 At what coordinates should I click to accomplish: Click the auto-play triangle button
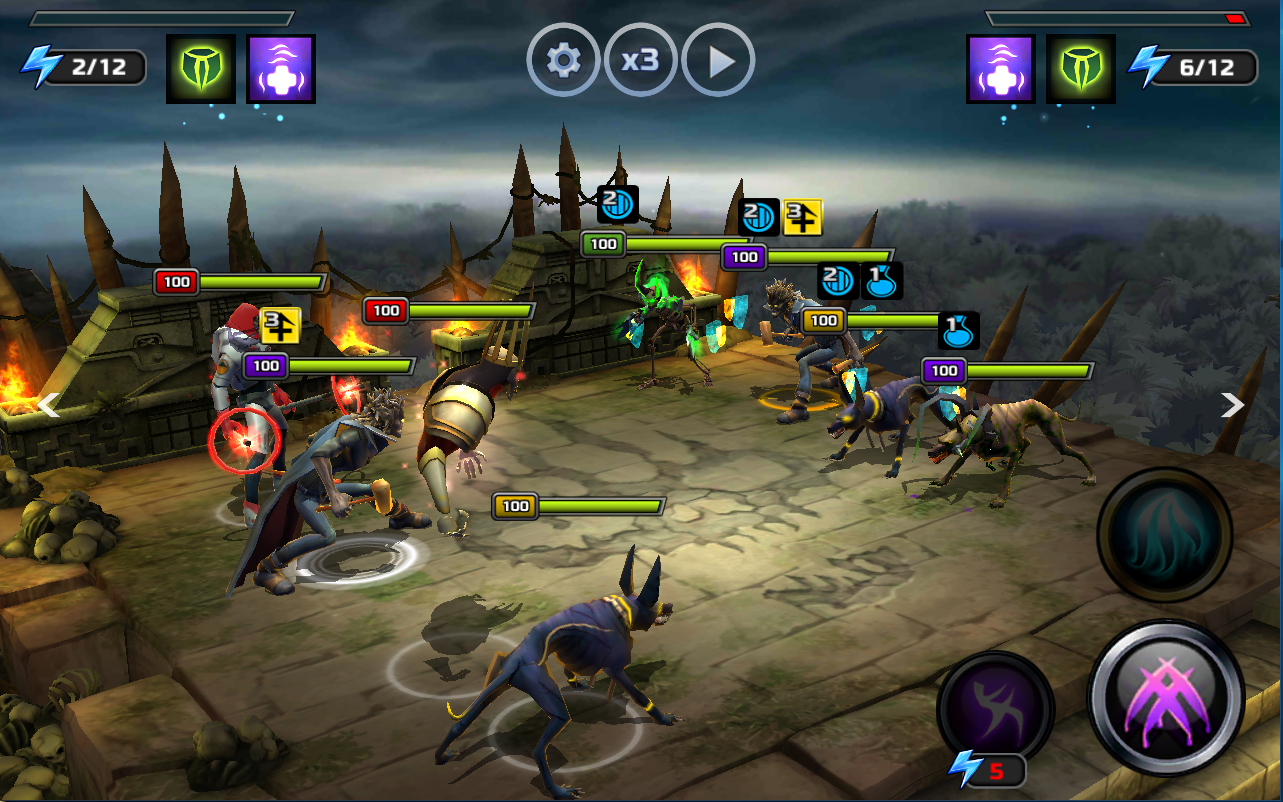(x=718, y=61)
